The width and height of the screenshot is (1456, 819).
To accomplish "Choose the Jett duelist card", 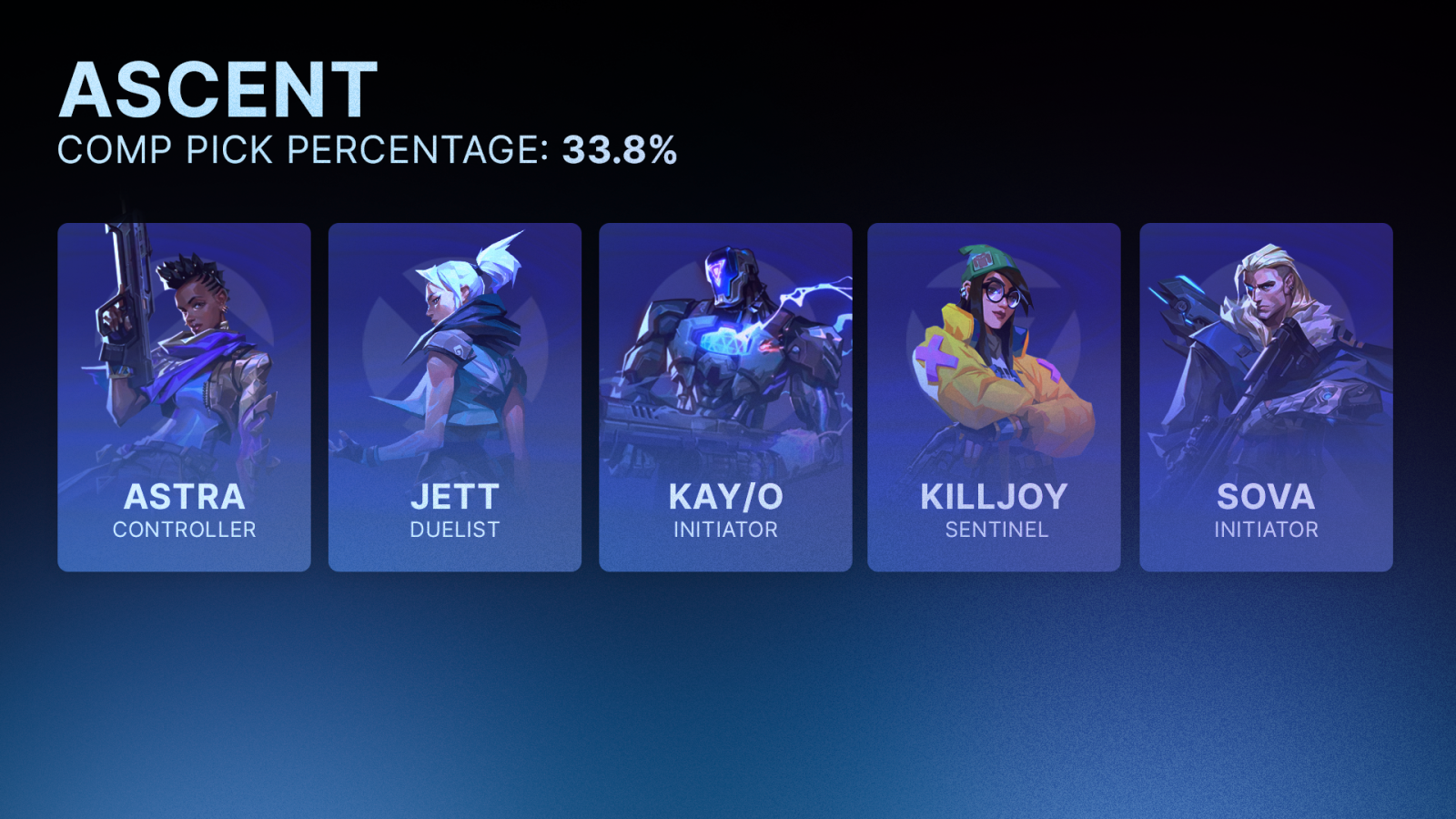I will pos(454,398).
